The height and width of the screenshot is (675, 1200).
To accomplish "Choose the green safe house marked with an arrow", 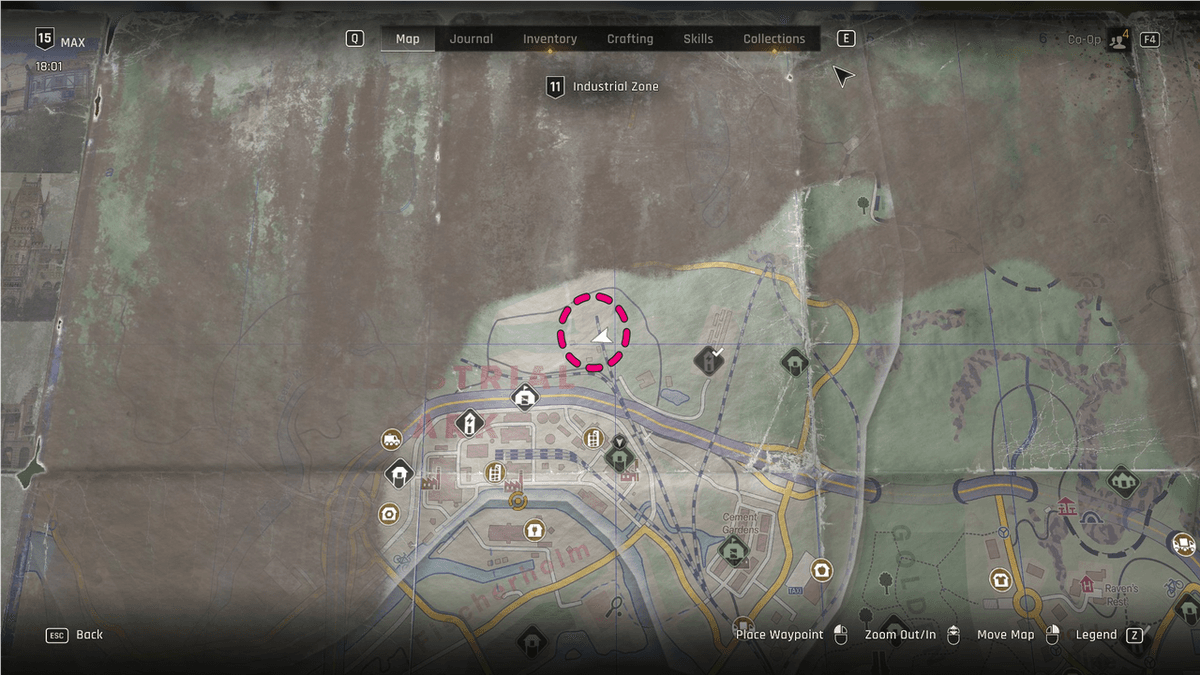I will tap(620, 457).
